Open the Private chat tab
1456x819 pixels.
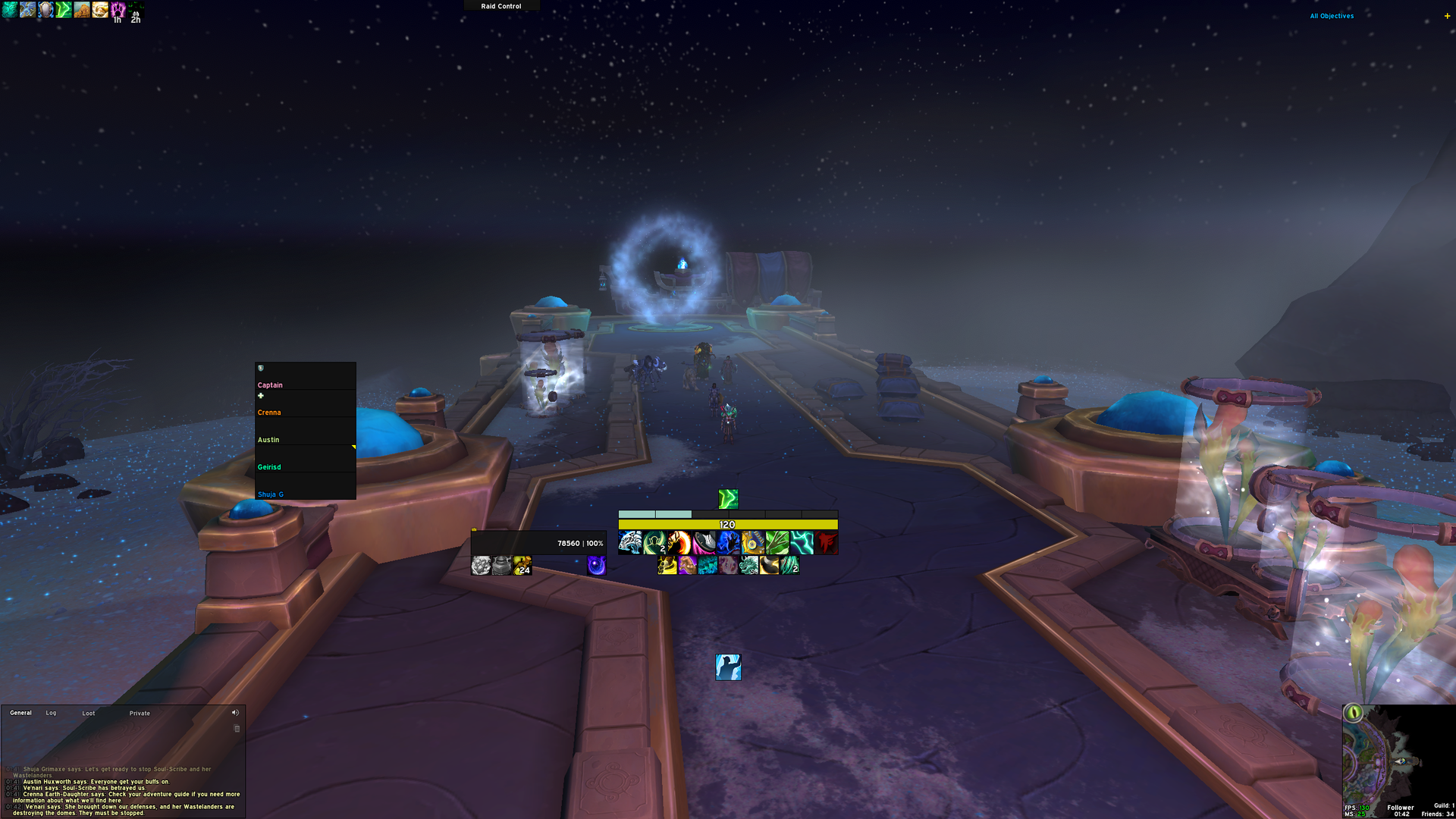tap(140, 713)
